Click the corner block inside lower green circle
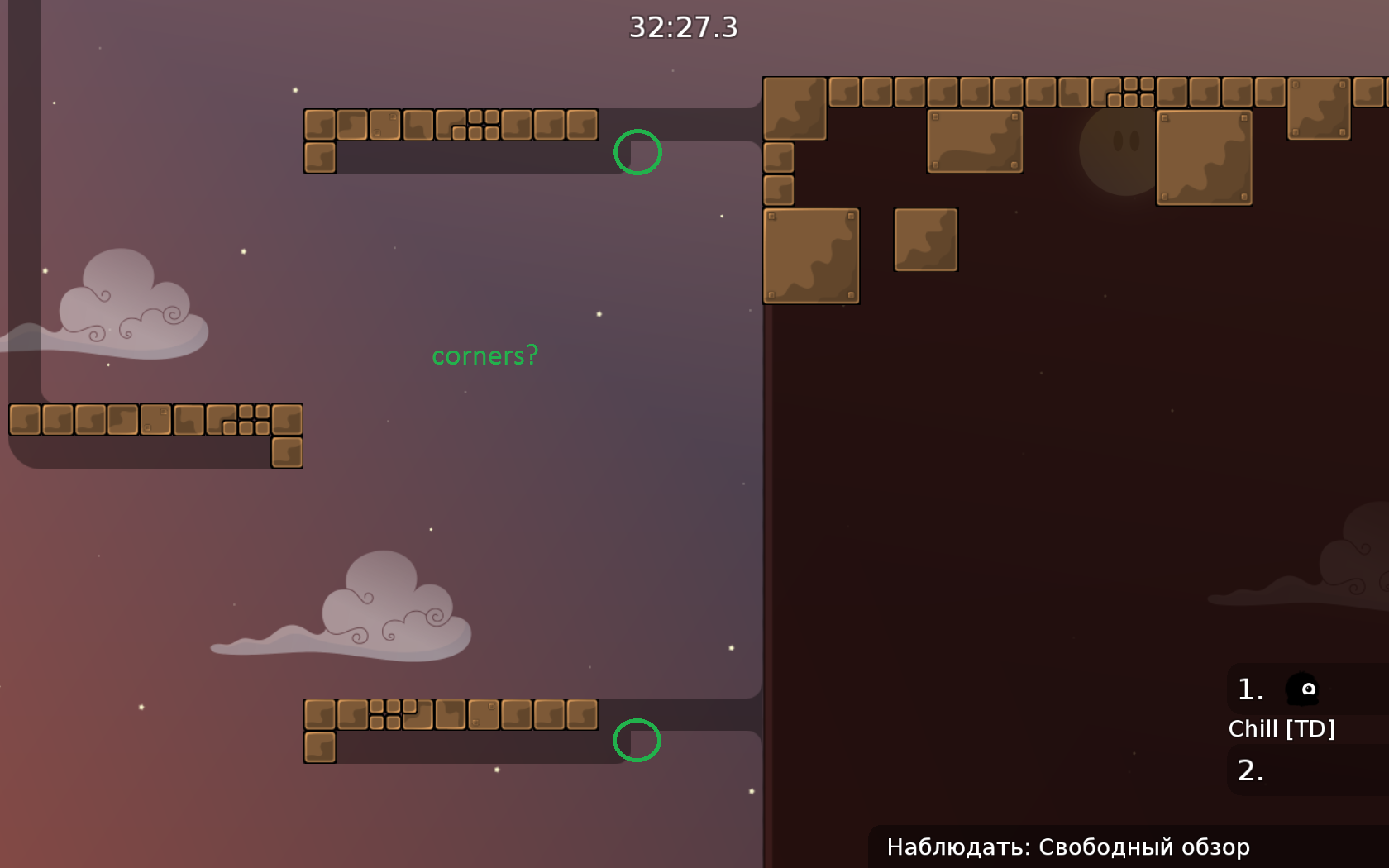The width and height of the screenshot is (1389, 868). coord(637,740)
